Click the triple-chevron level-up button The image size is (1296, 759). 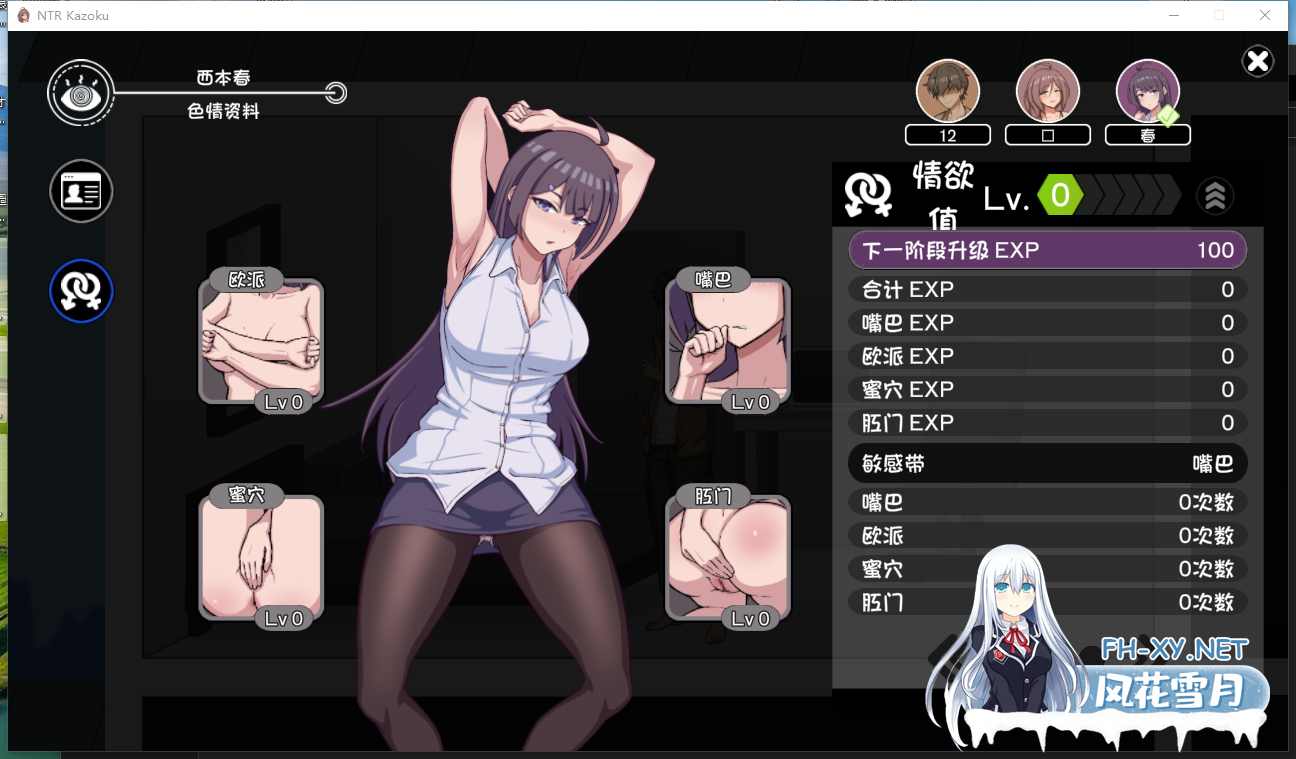[1215, 196]
